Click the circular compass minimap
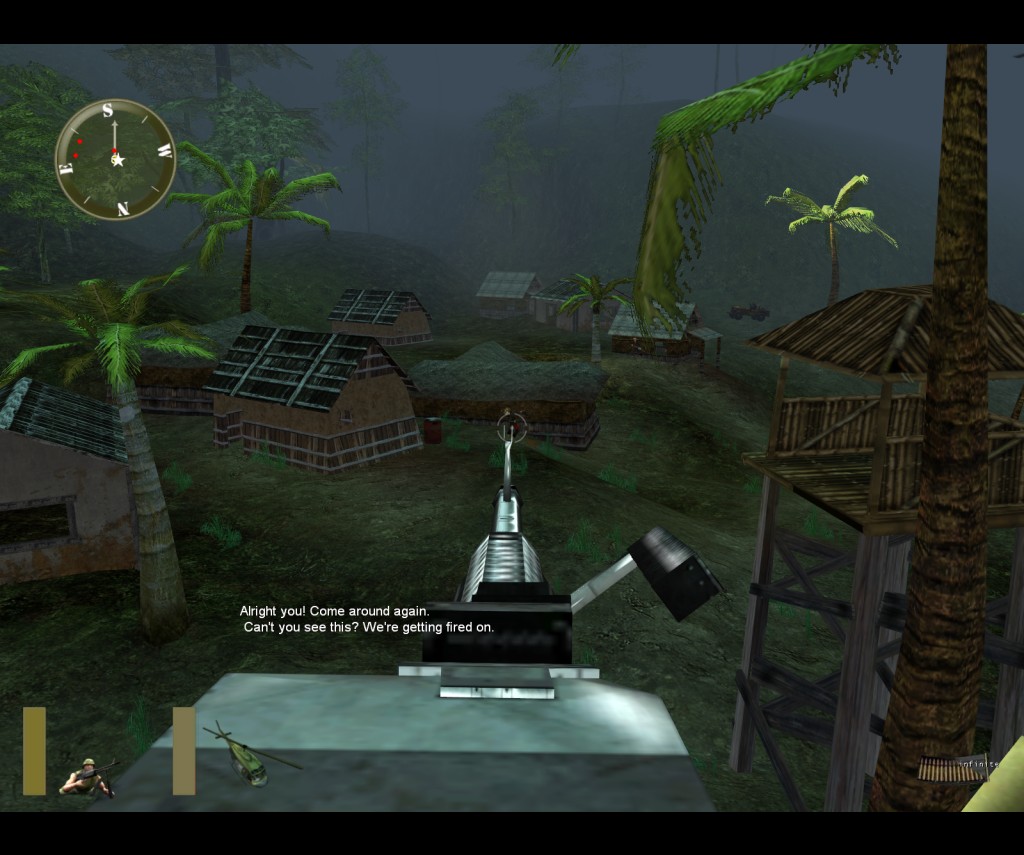 [116, 159]
